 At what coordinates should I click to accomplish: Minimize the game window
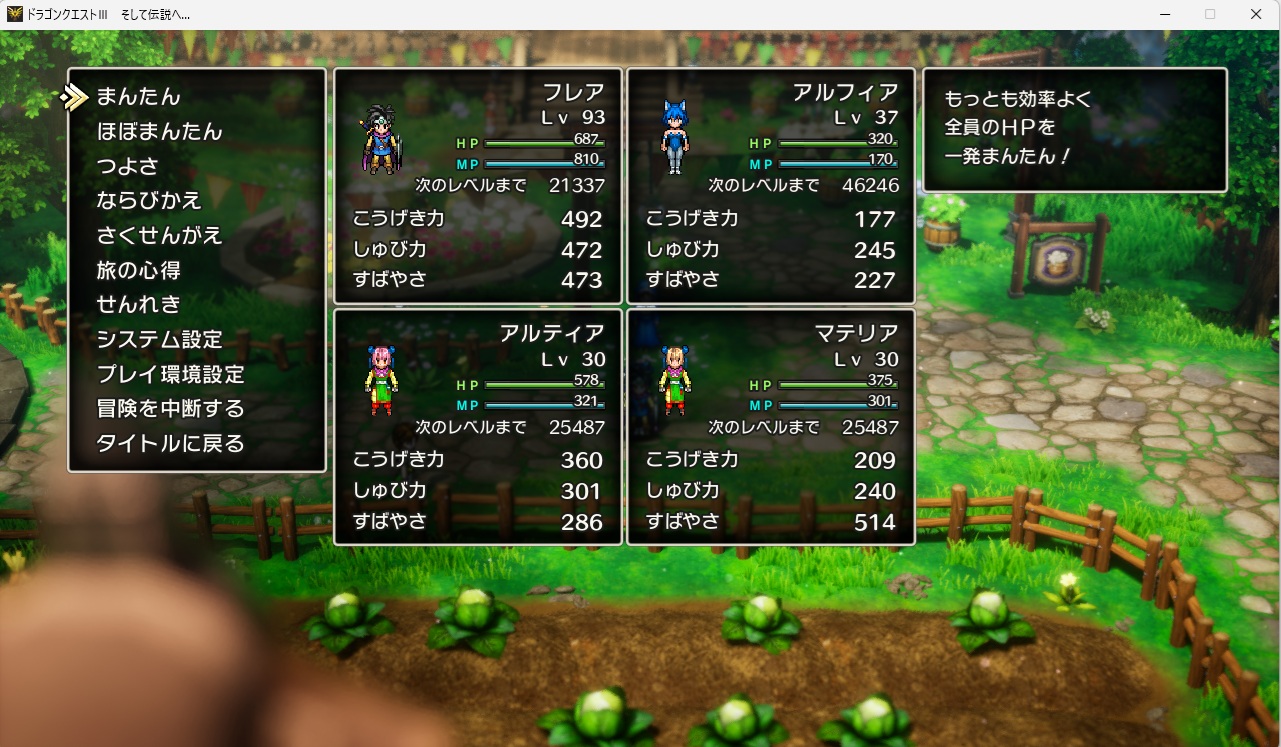pyautogui.click(x=1164, y=14)
